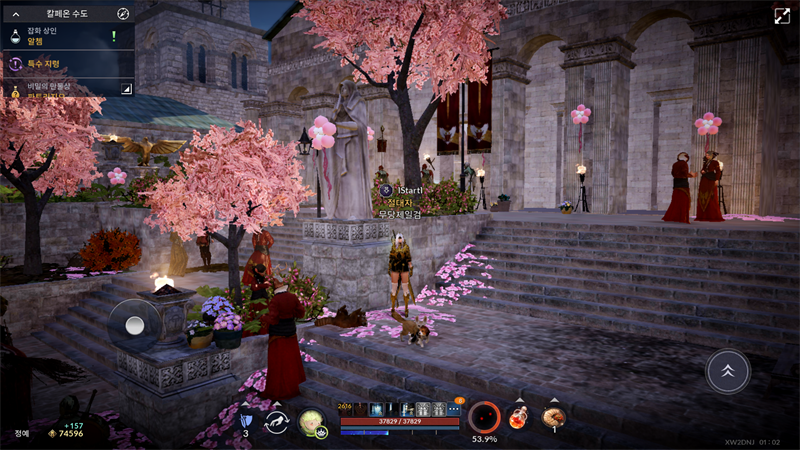
Task: Collapse the quest tracker with the up arrow
Action: coord(16,13)
